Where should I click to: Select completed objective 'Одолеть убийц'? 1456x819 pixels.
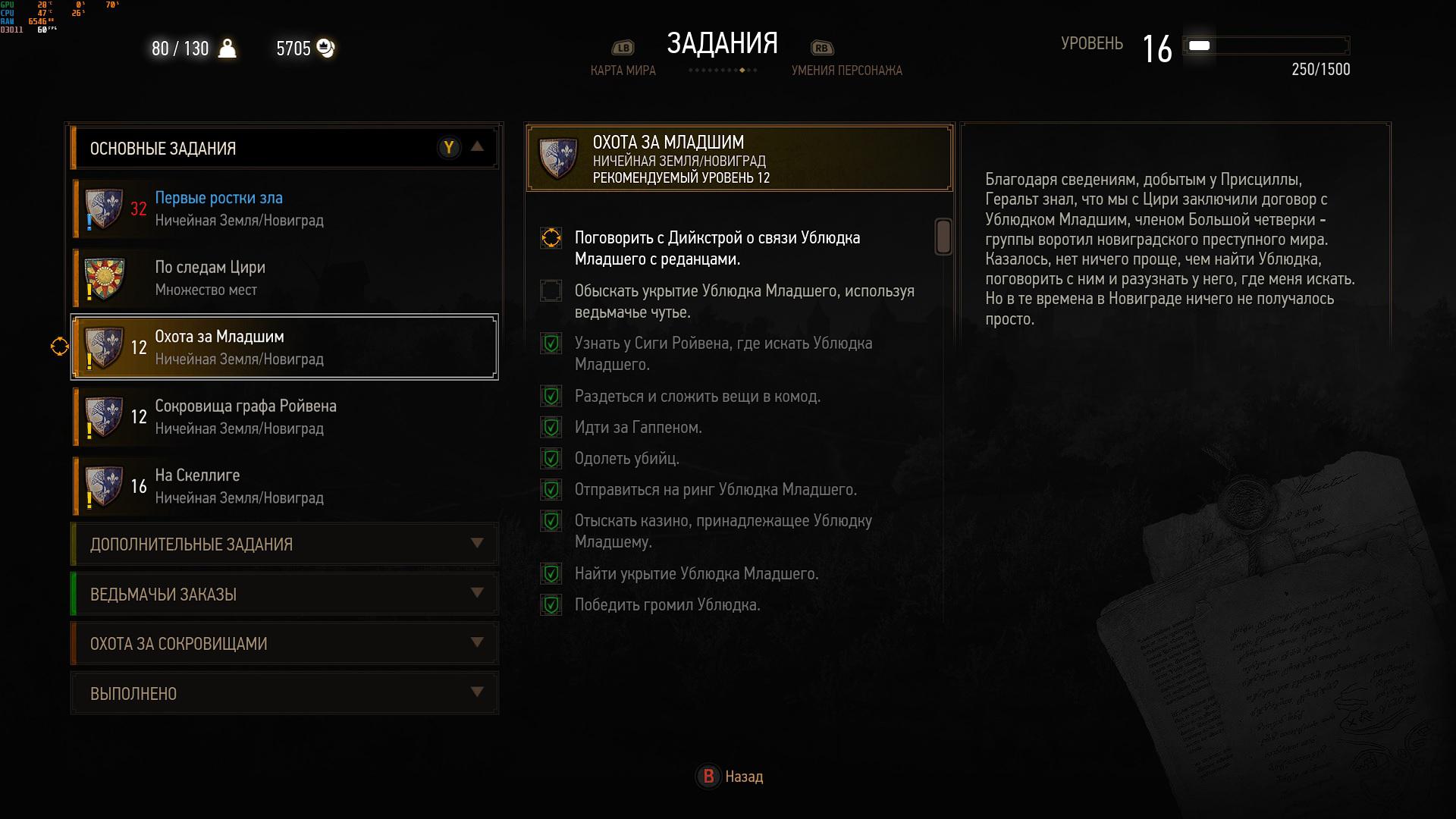click(626, 458)
